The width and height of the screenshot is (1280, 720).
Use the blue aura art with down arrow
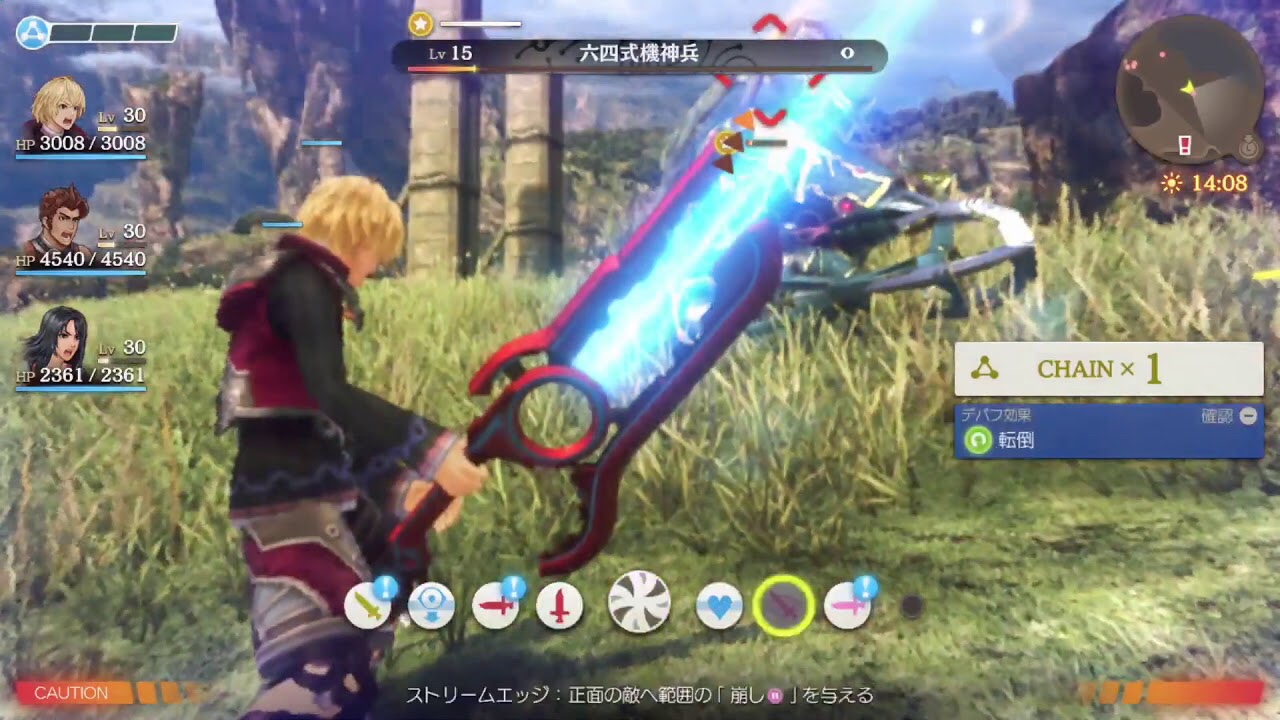[431, 606]
